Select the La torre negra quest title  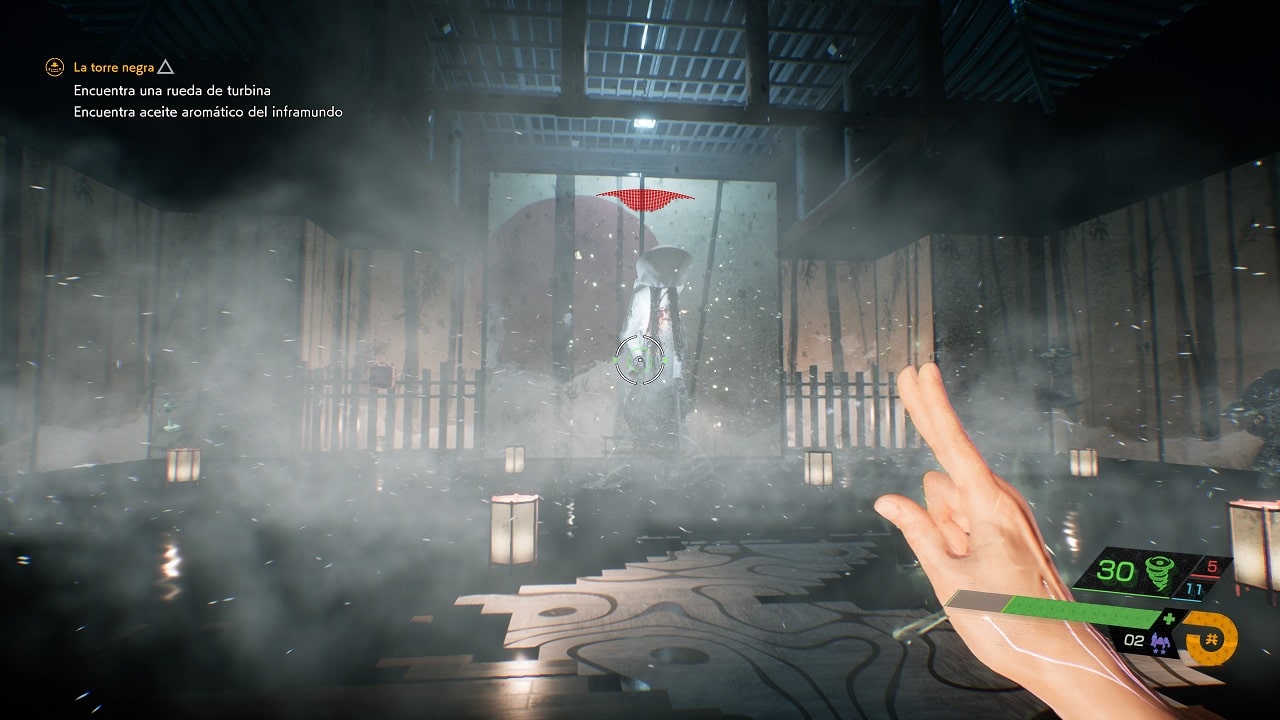[113, 68]
